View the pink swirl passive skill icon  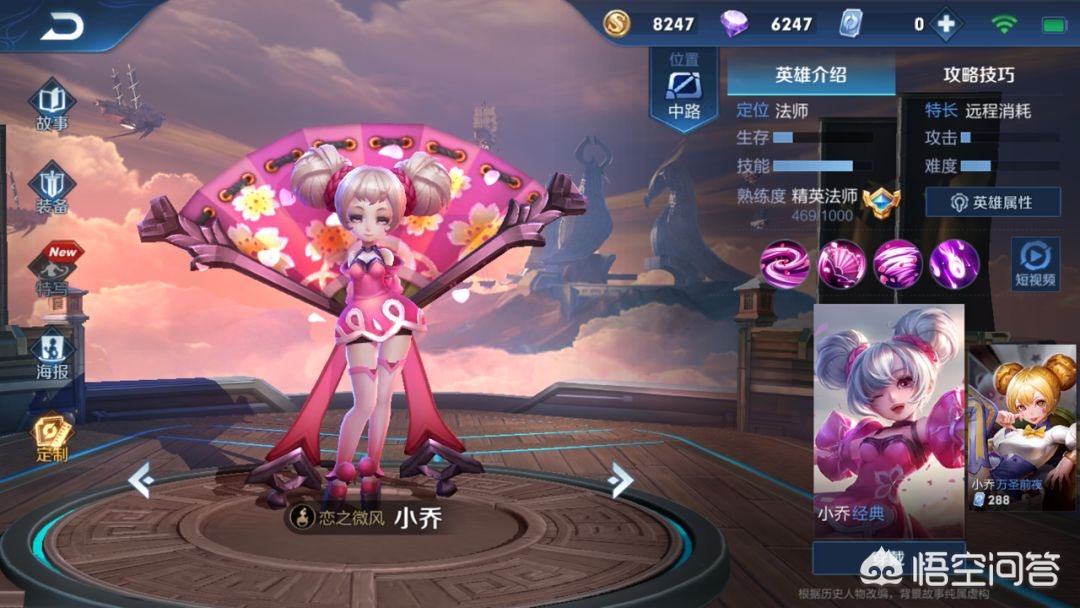(785, 264)
